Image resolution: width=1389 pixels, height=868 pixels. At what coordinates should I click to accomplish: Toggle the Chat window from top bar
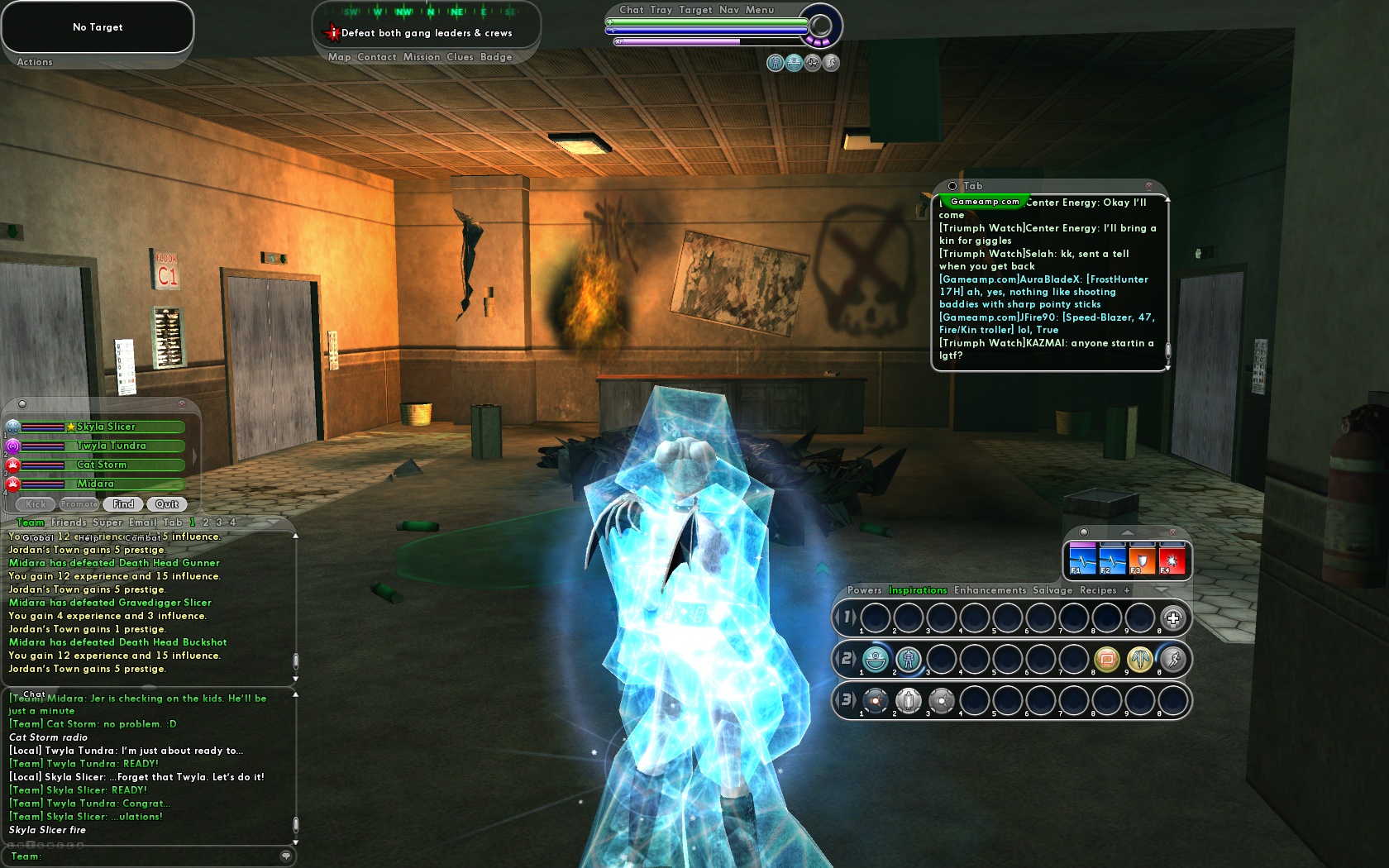tap(632, 10)
